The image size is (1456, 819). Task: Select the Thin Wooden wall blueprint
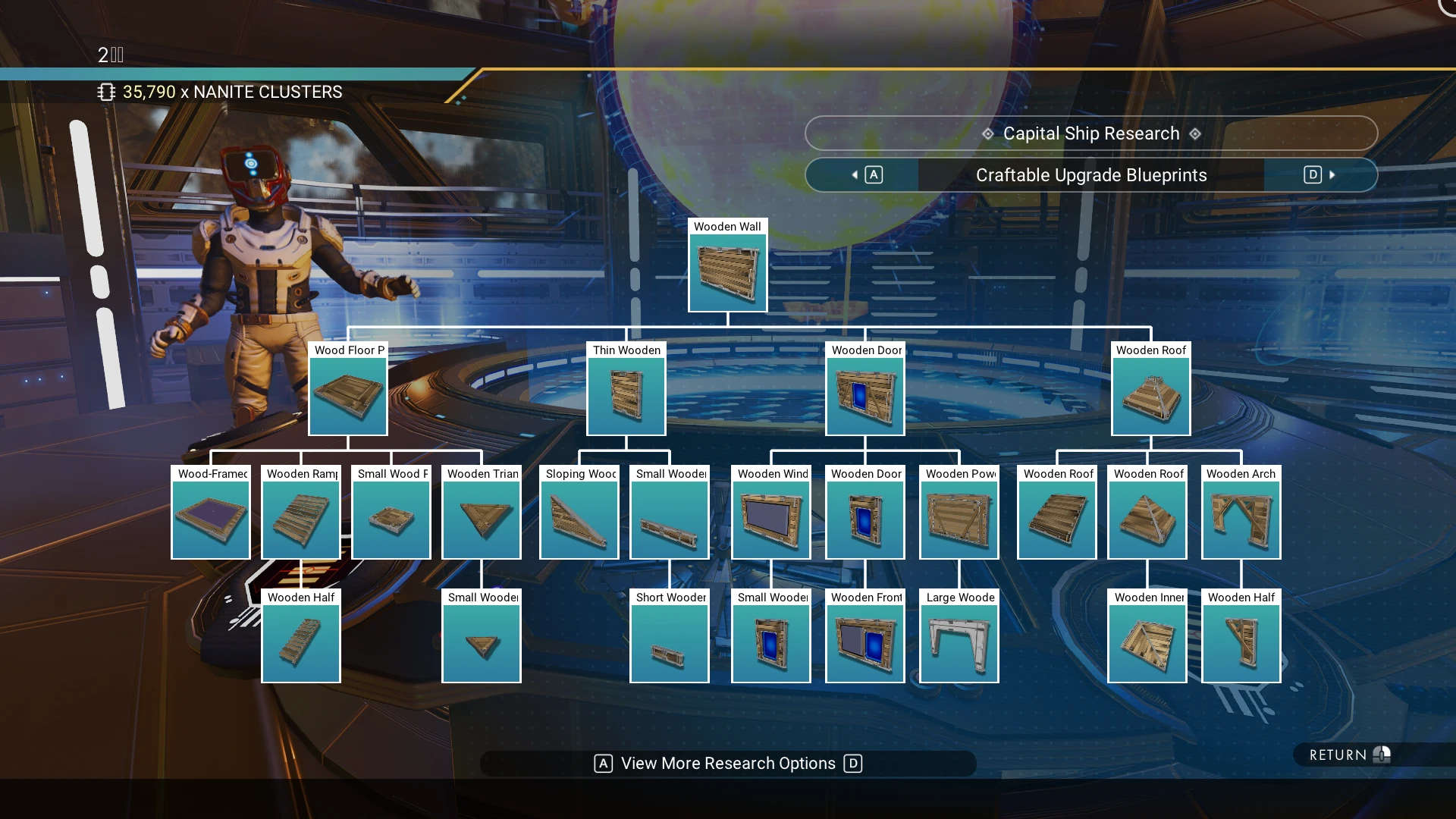click(626, 395)
